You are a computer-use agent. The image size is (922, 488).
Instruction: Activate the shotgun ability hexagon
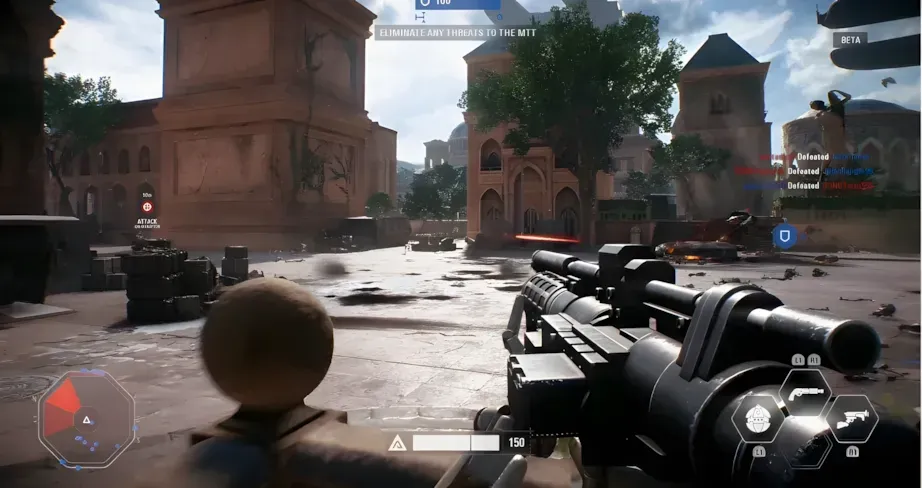click(805, 391)
